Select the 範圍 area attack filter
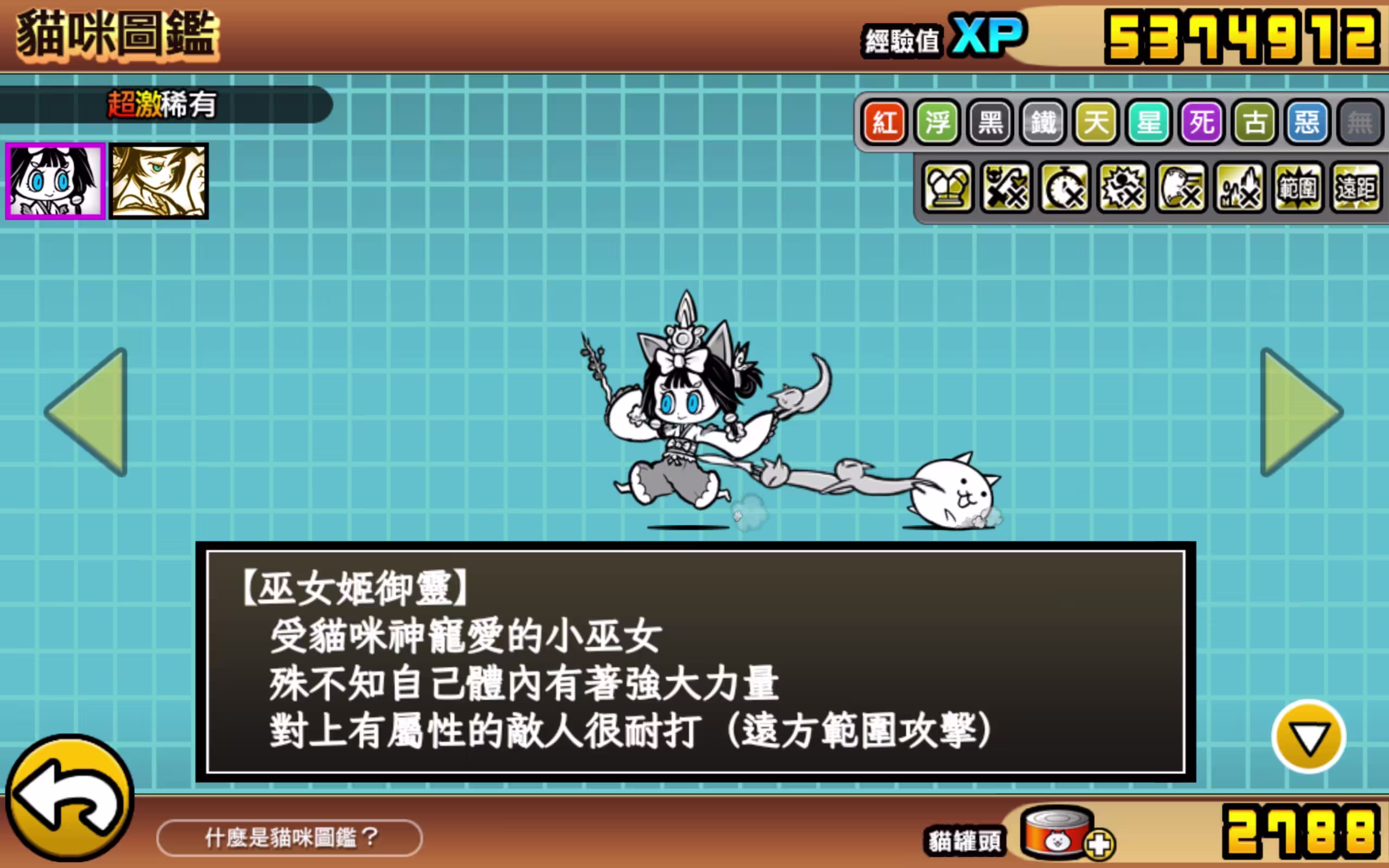 pos(1298,189)
